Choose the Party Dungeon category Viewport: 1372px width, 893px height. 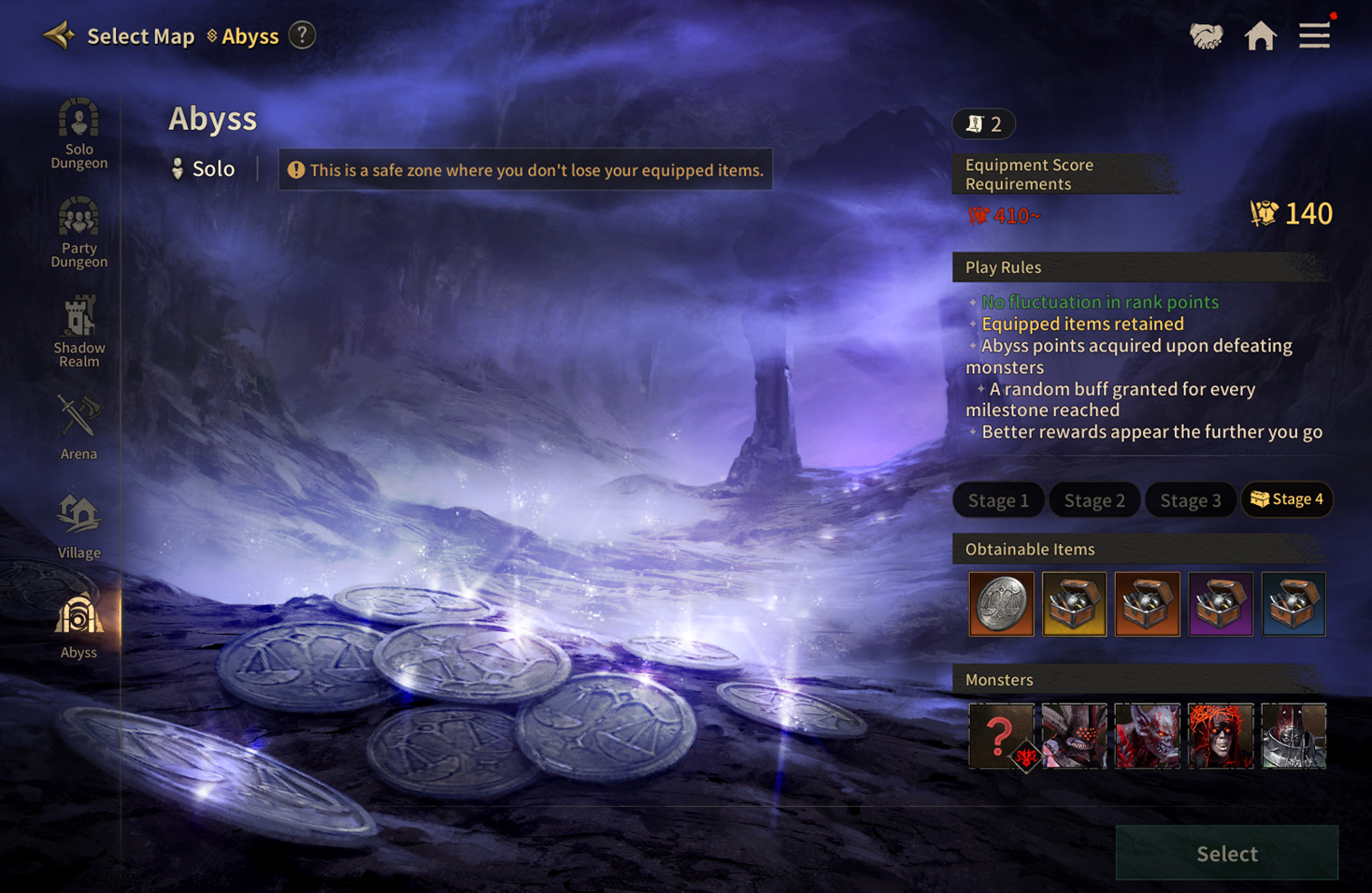tap(79, 233)
